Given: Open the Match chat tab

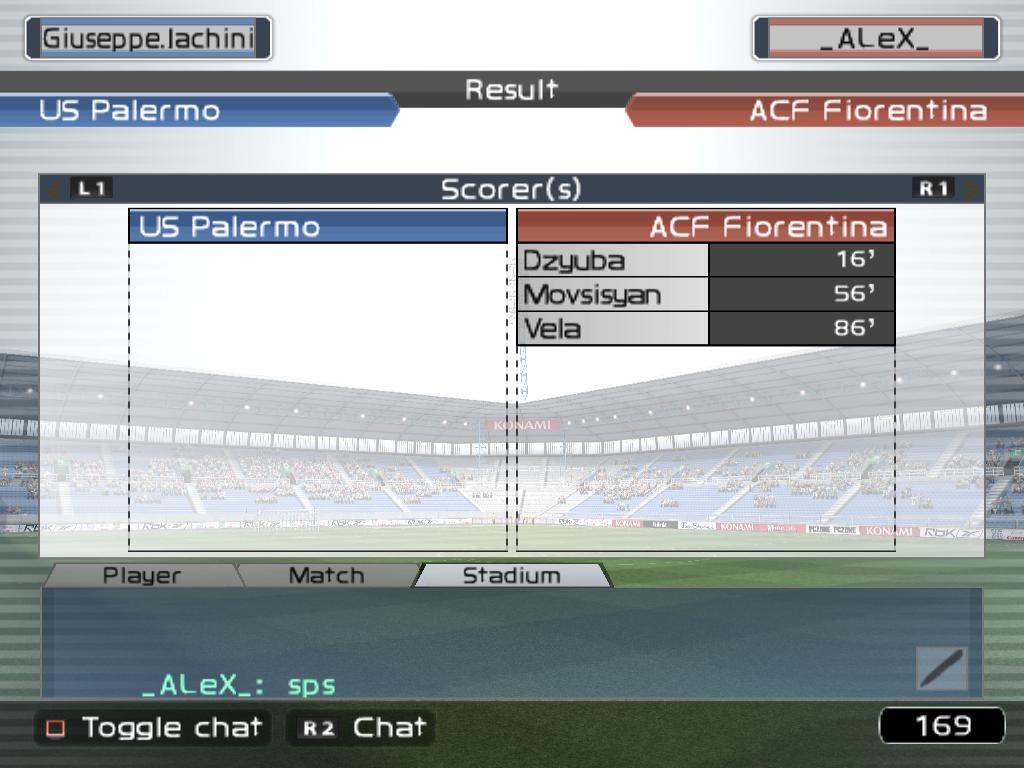Looking at the screenshot, I should point(326,575).
